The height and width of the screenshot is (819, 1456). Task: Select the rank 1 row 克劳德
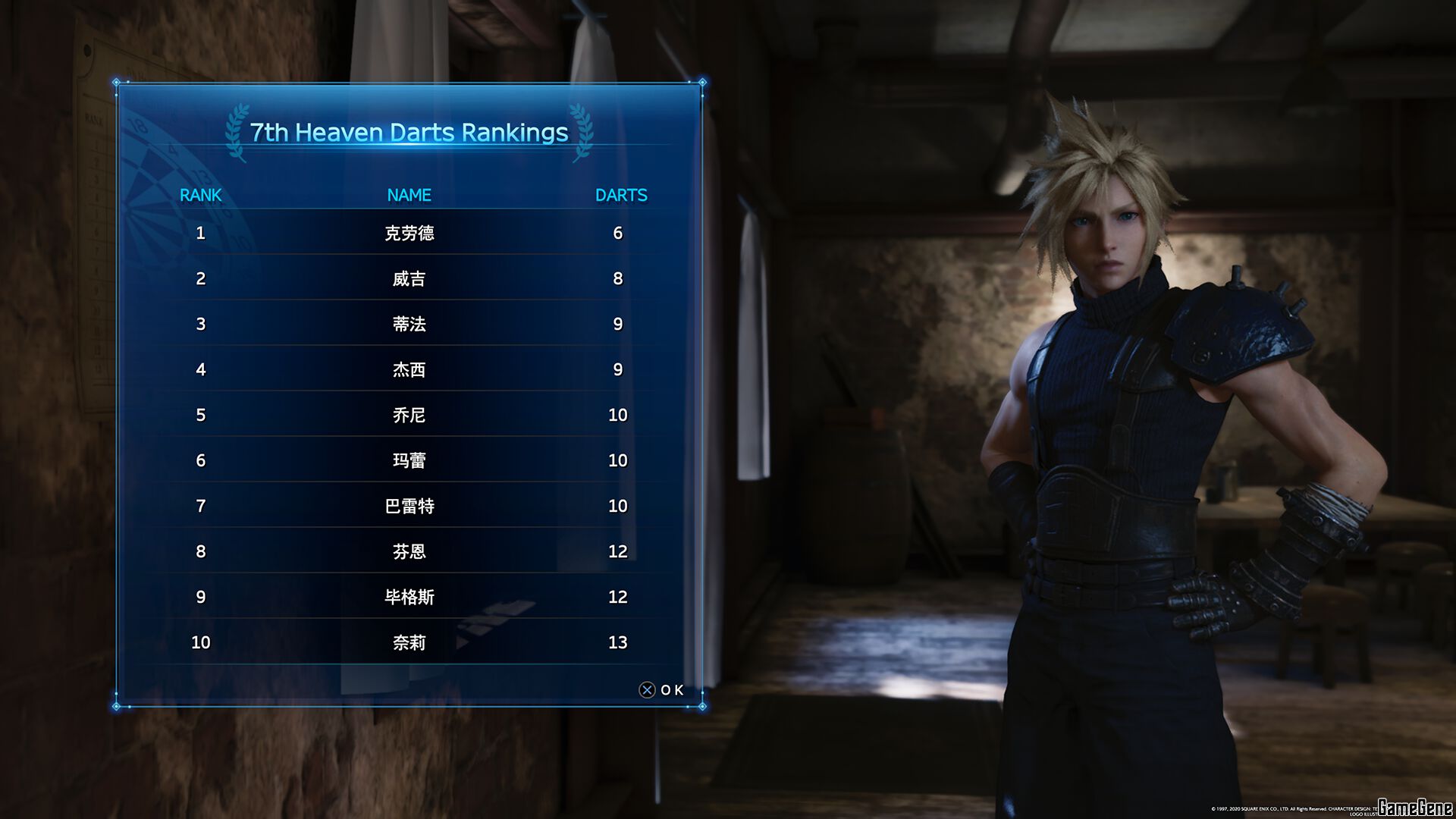(x=409, y=233)
